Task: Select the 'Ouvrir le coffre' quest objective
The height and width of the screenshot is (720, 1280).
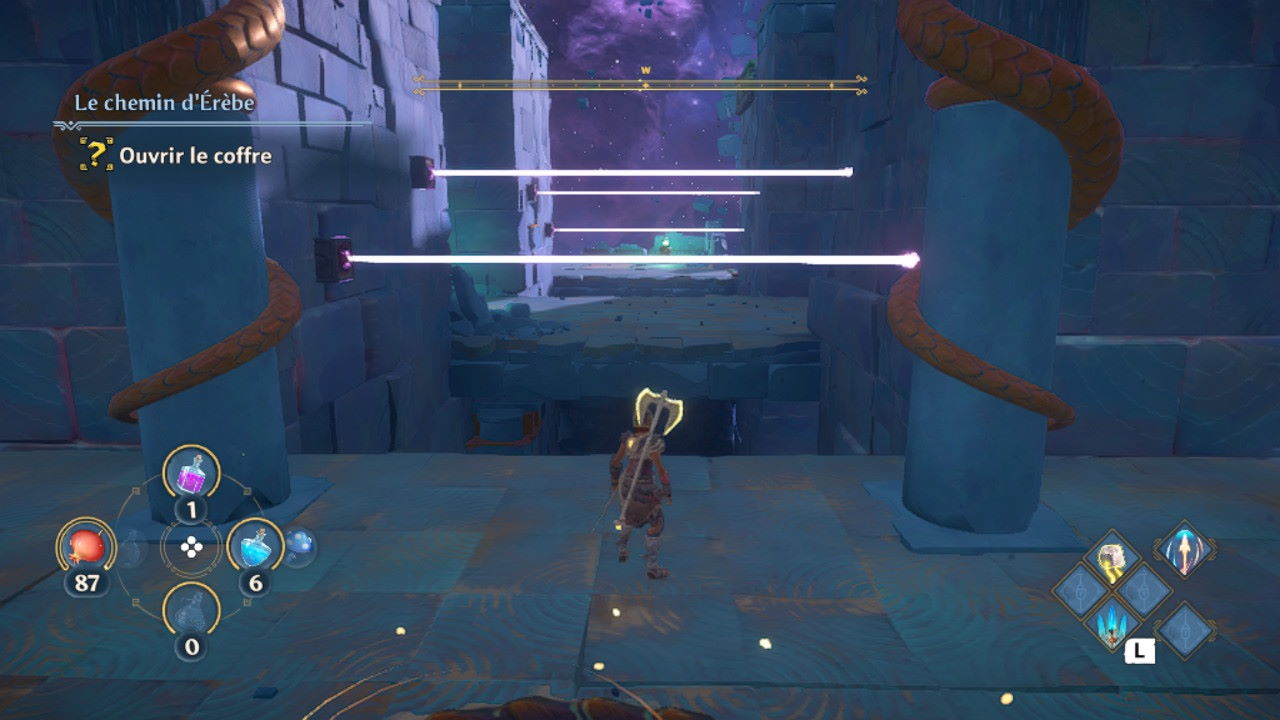Action: coord(195,156)
